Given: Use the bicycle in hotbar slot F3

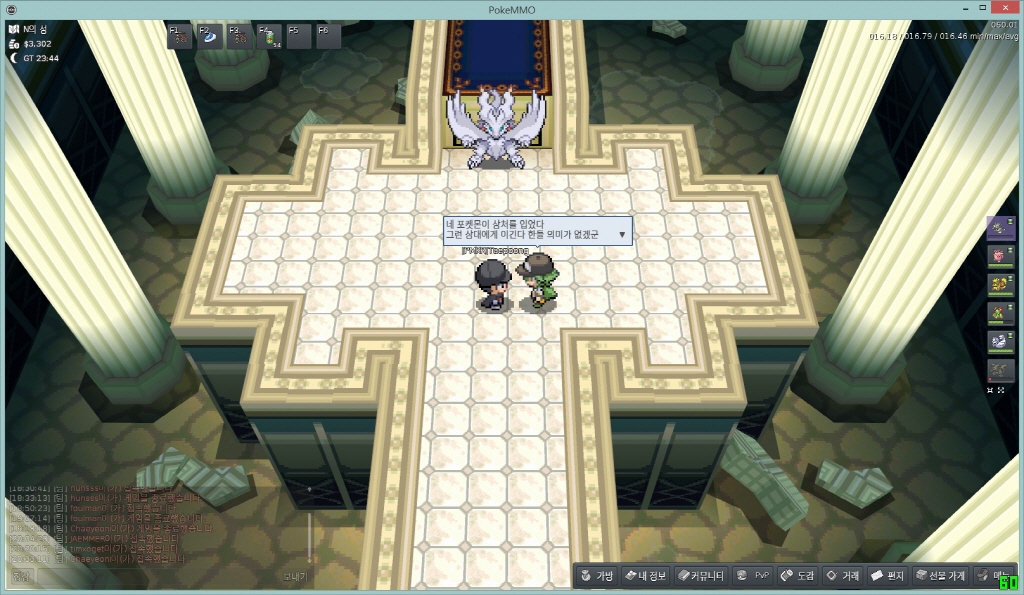Looking at the screenshot, I should tap(240, 37).
